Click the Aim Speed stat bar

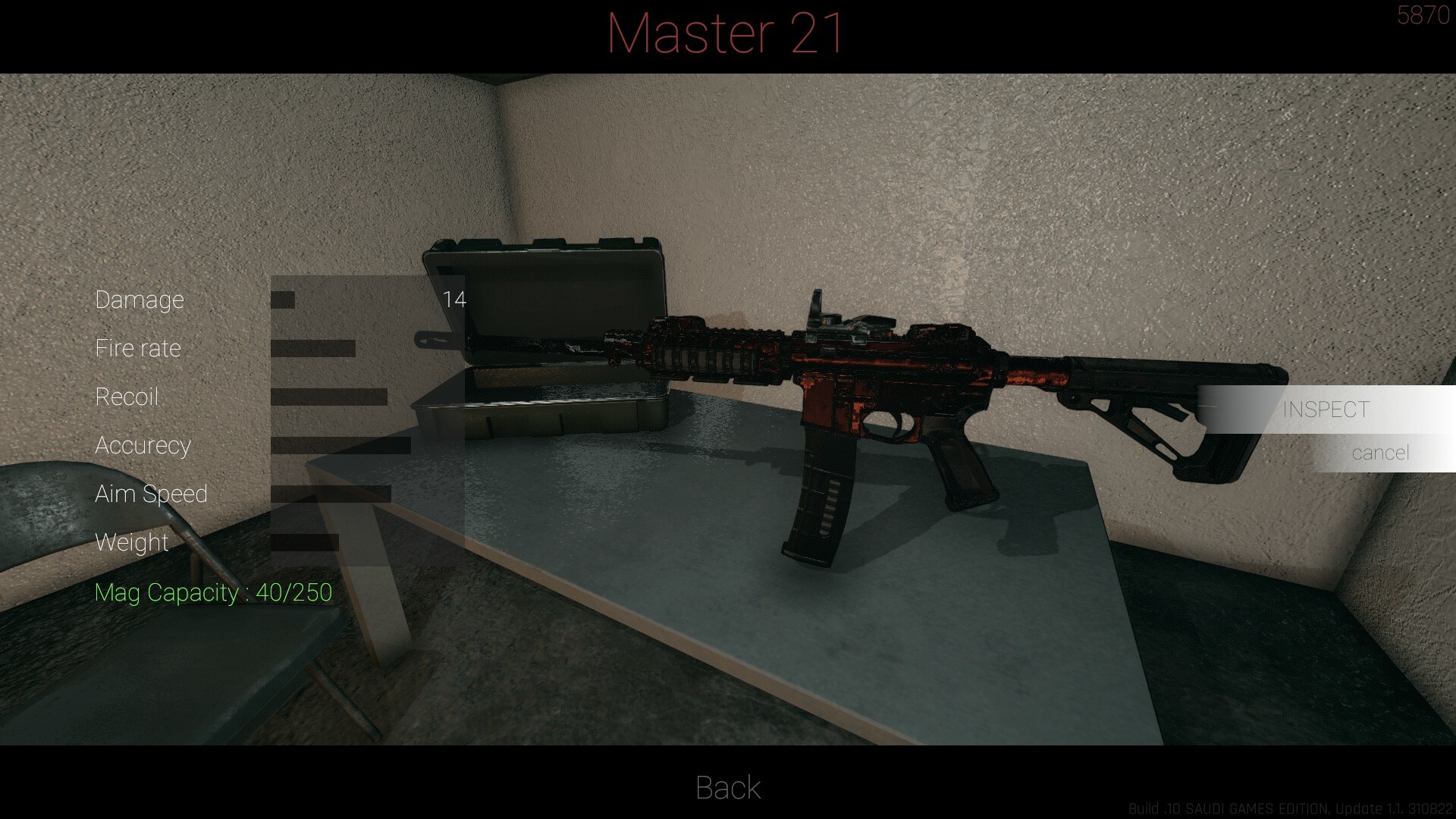(x=330, y=494)
